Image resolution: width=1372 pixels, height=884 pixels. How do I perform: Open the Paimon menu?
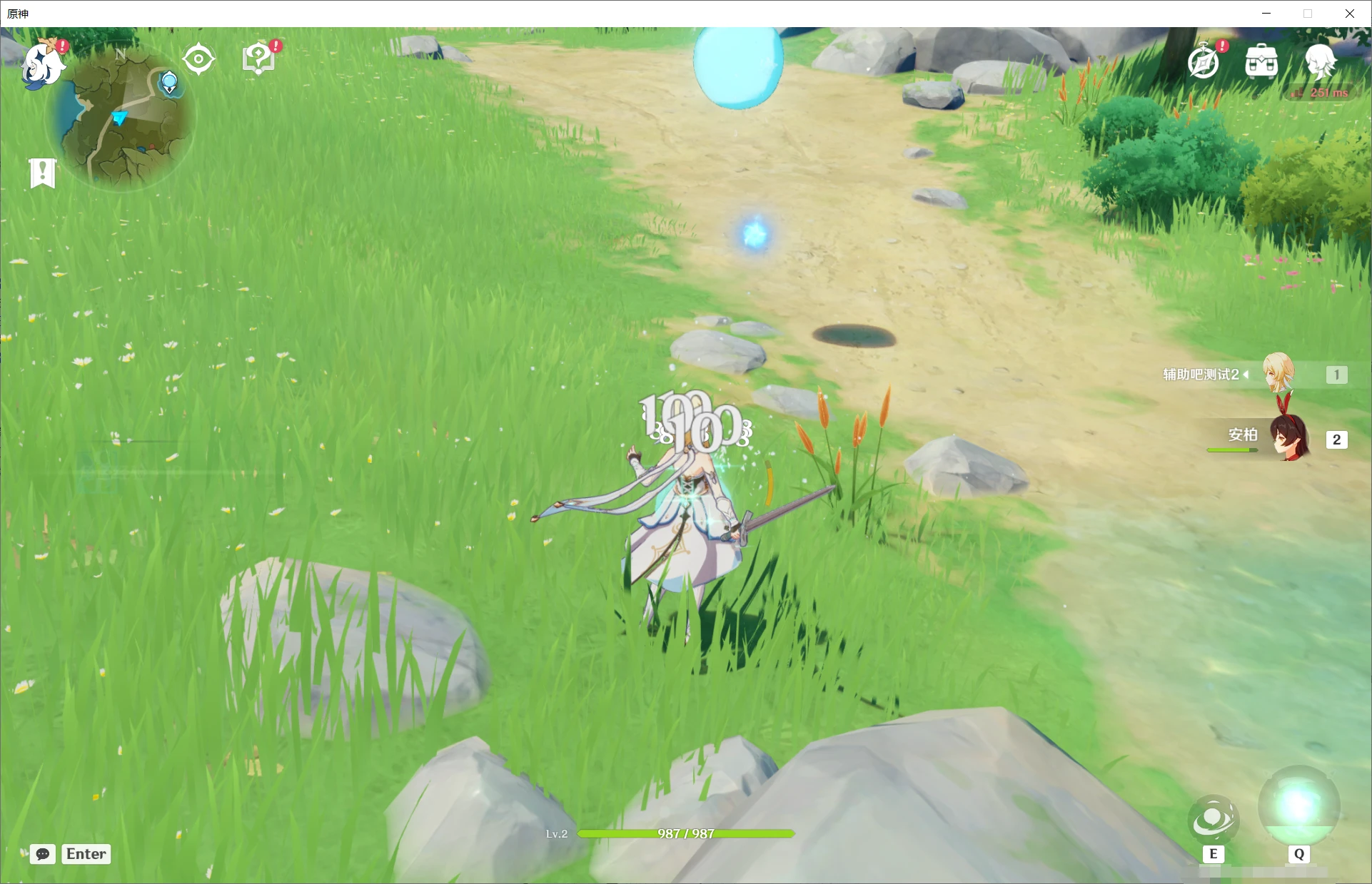coord(43,64)
